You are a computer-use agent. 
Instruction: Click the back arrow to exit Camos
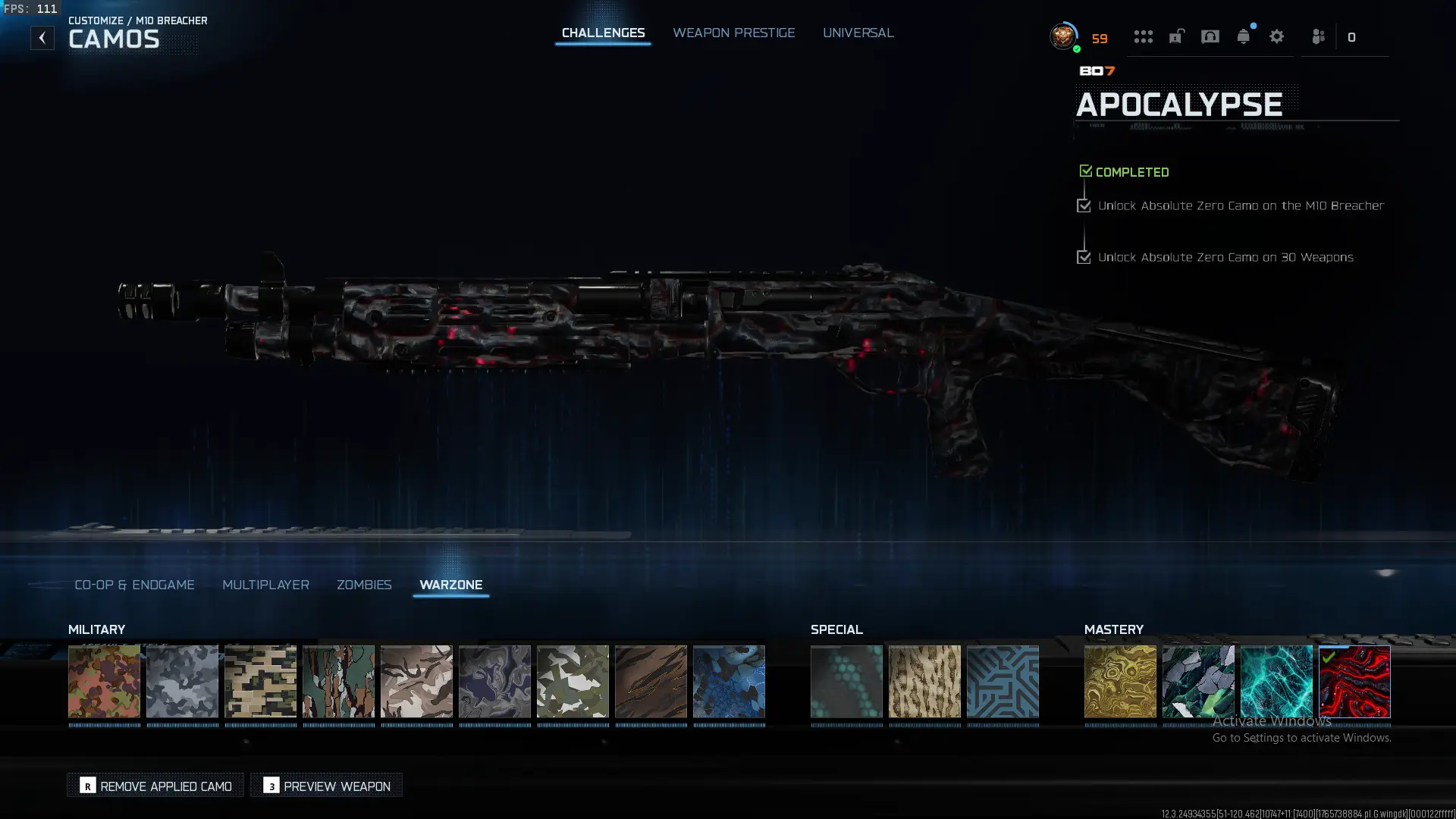(42, 36)
